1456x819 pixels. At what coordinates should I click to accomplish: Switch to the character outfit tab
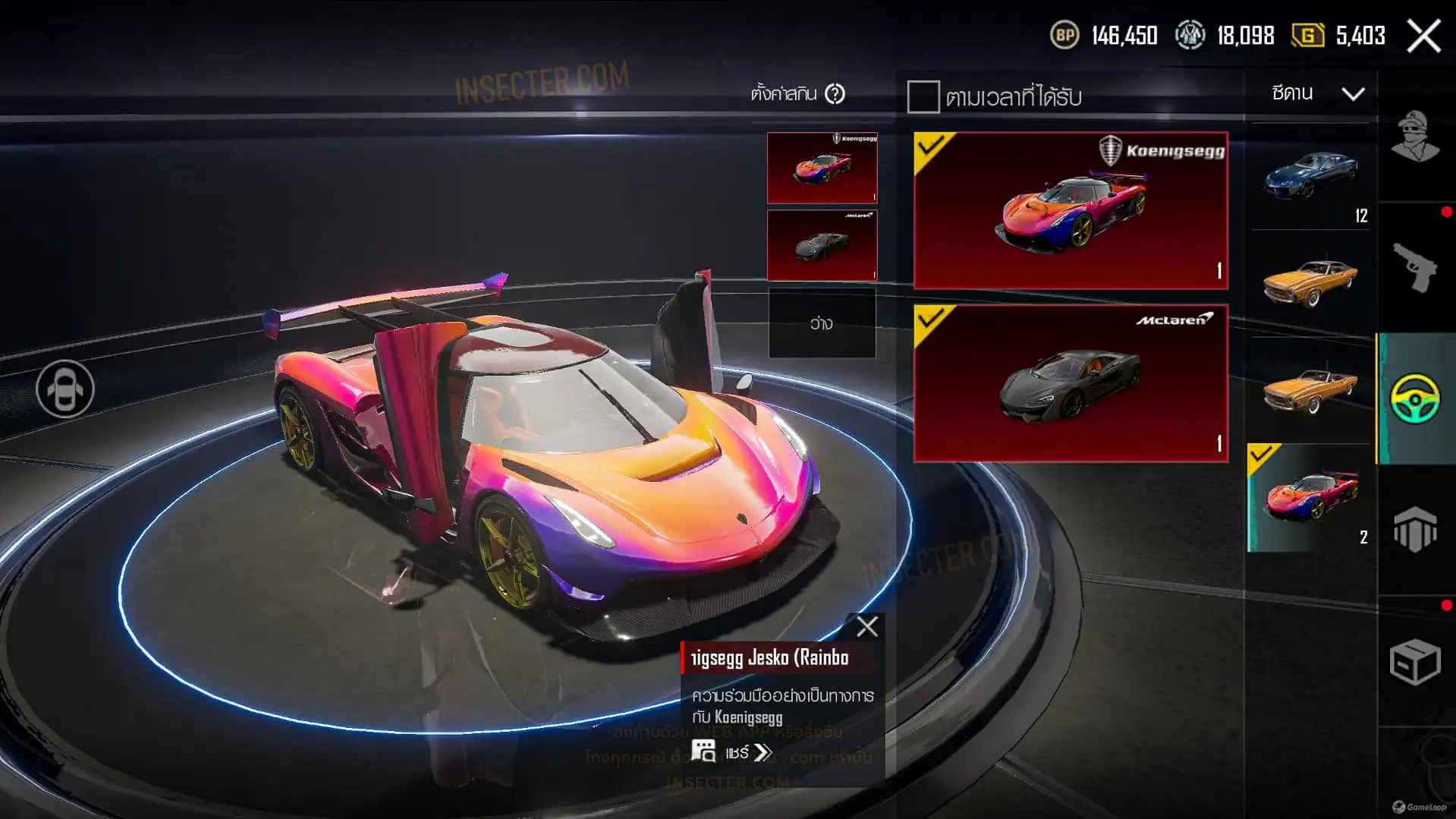(1416, 137)
